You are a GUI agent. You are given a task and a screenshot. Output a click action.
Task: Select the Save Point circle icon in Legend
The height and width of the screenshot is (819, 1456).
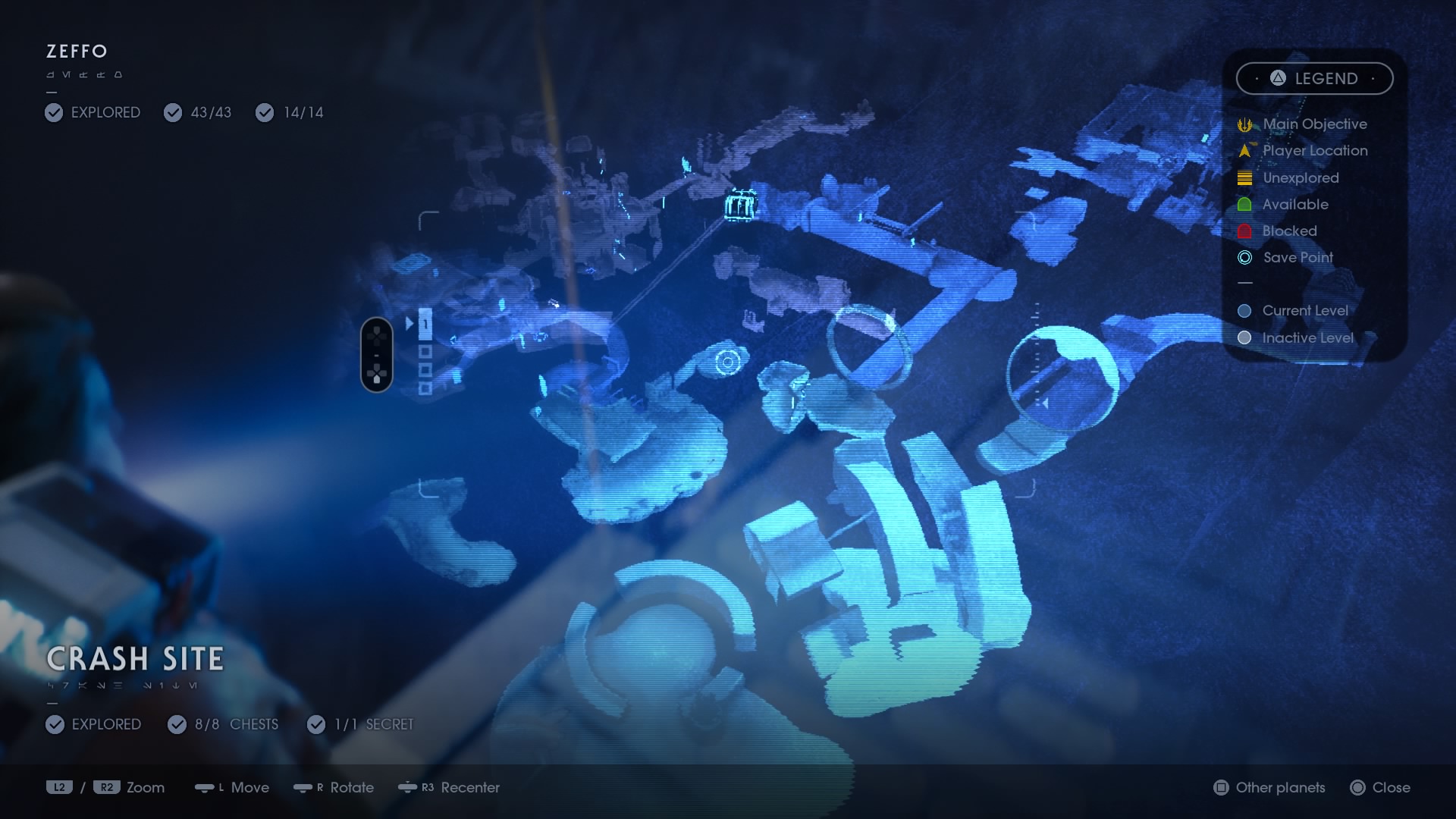point(1244,258)
